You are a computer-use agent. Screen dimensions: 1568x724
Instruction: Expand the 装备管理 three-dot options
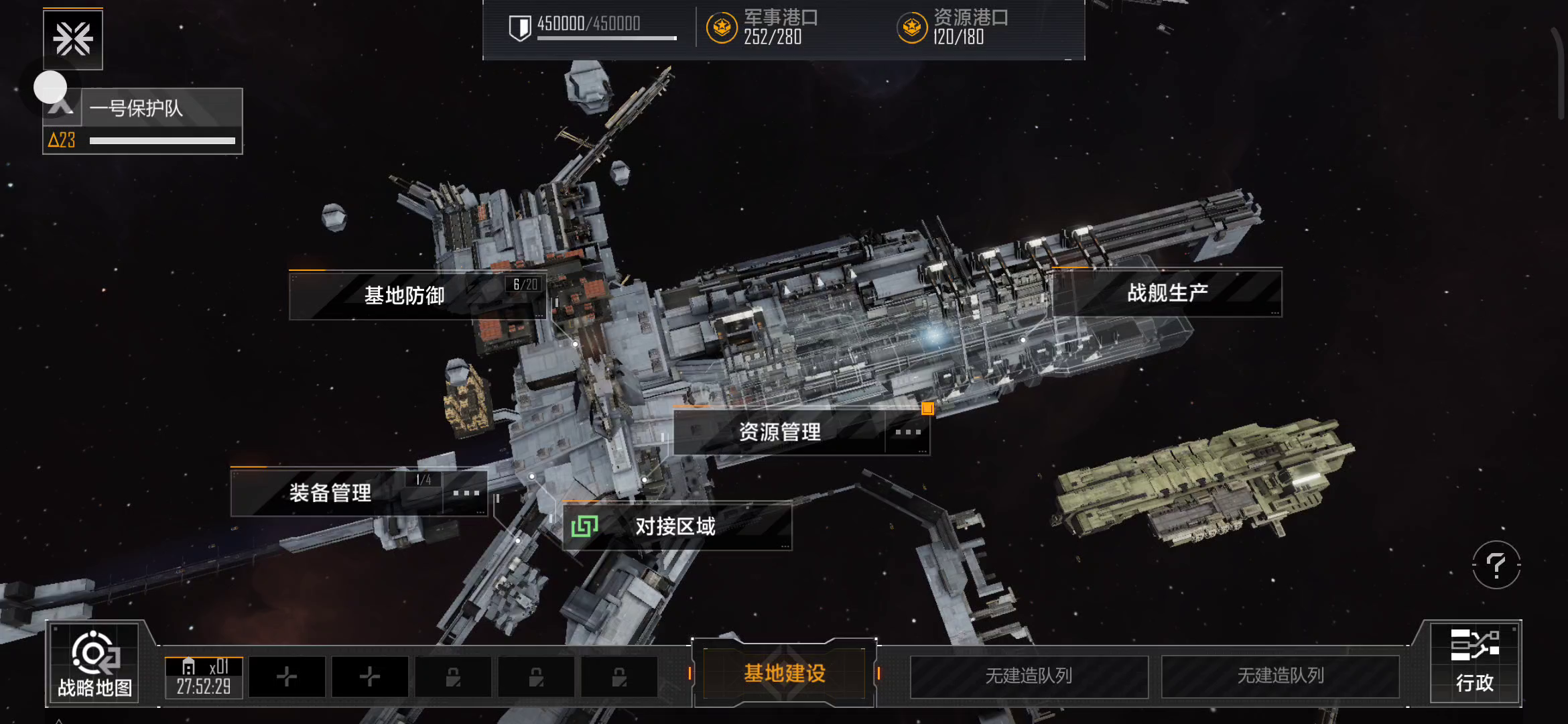coord(466,493)
